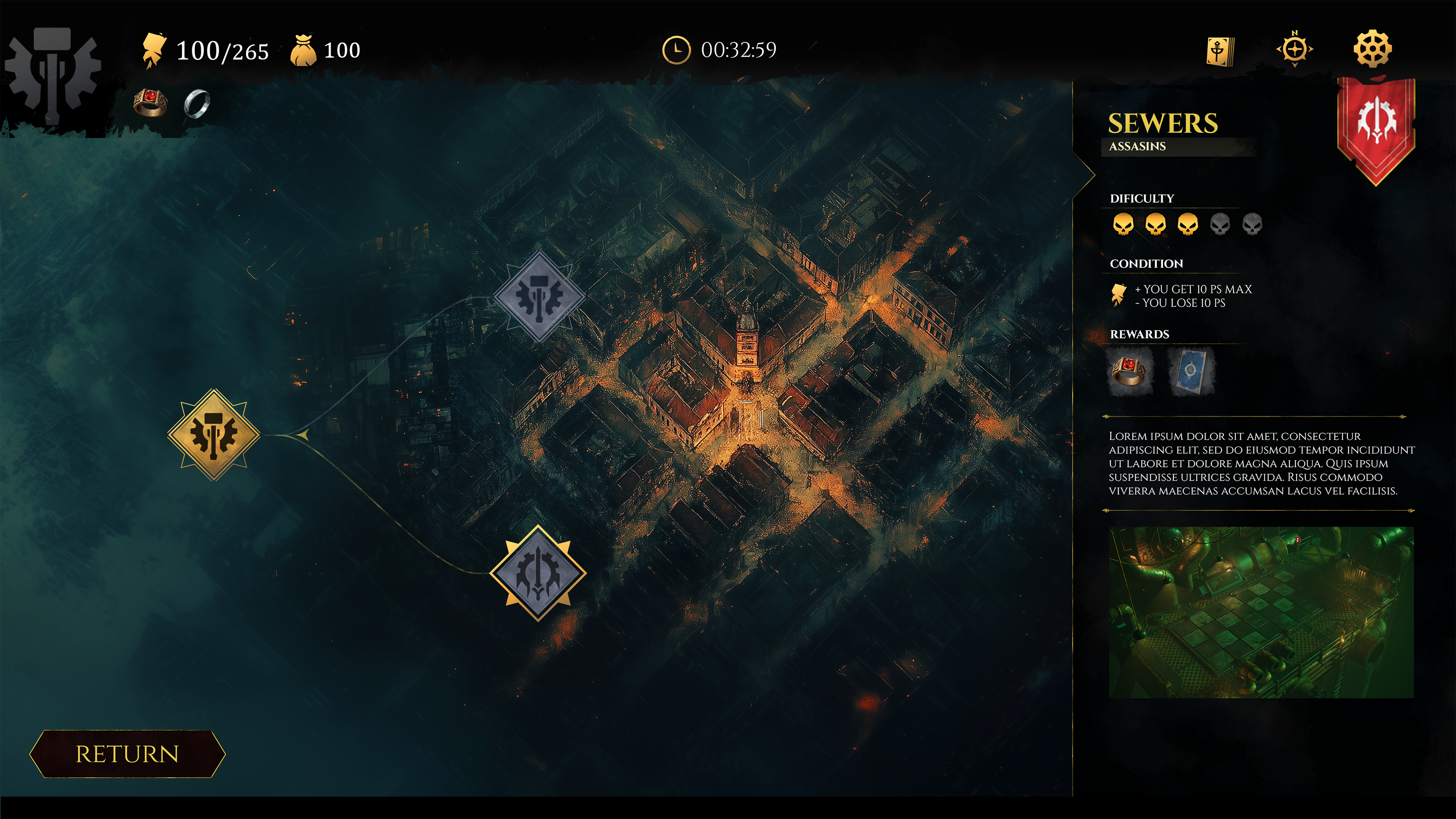Click the RETURN button

tap(127, 754)
